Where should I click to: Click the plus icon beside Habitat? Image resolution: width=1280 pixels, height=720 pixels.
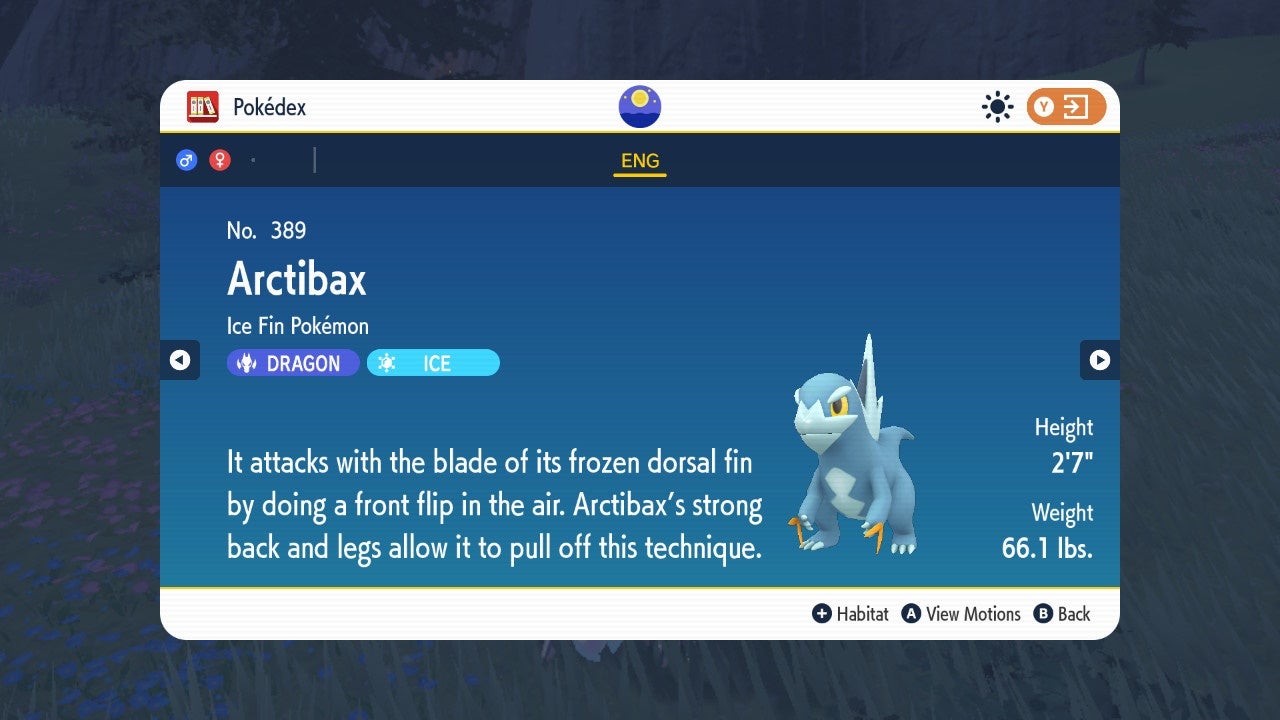822,614
